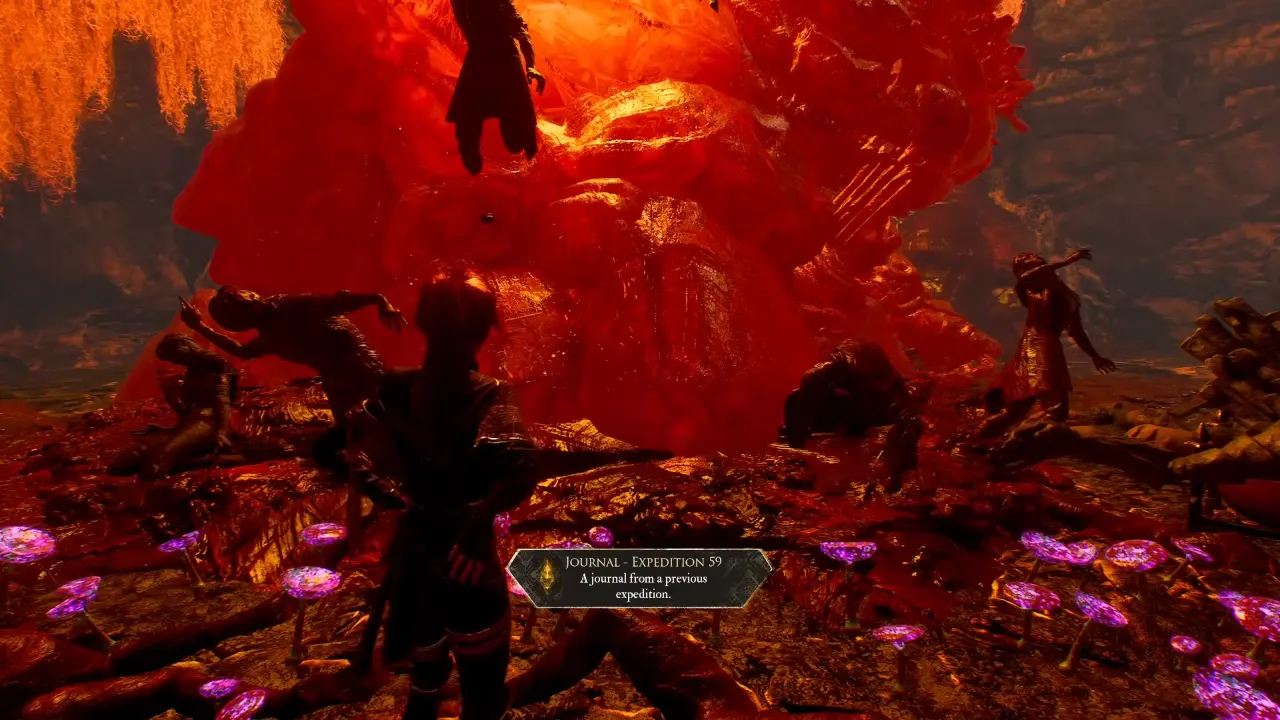Select the Journal - Expedition 59 pickup notification

point(640,578)
